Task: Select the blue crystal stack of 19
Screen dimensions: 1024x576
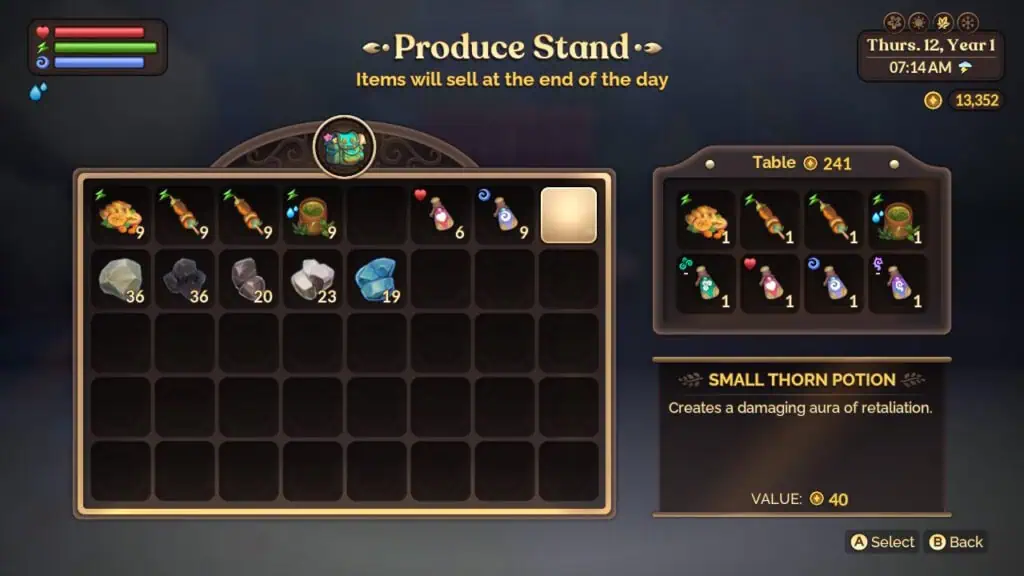Action: (x=376, y=279)
